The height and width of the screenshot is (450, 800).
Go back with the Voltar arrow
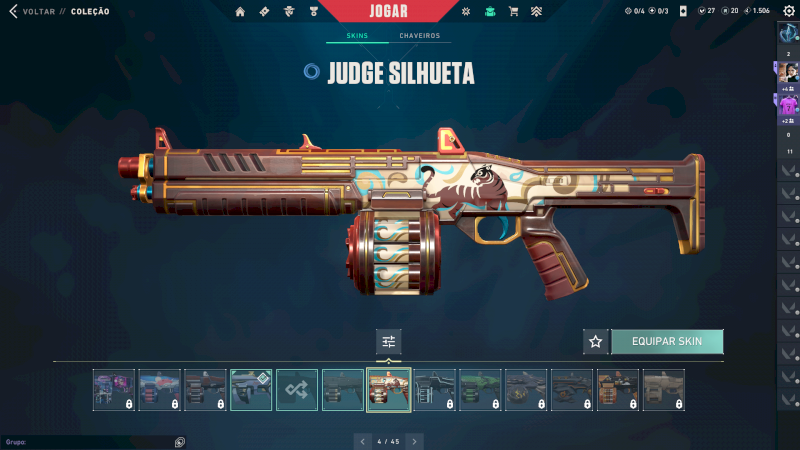coord(13,11)
